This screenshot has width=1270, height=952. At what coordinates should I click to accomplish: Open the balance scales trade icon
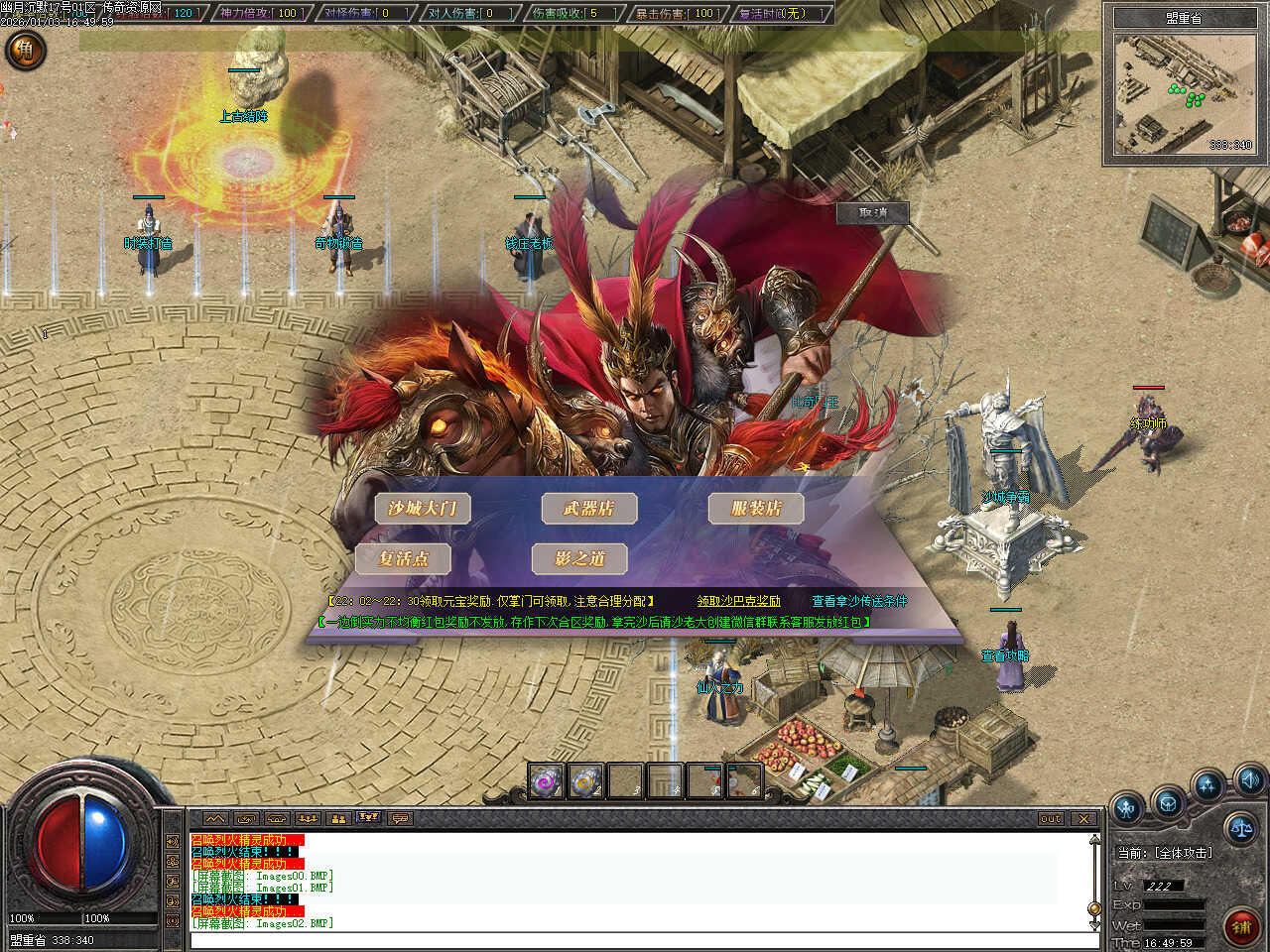(x=1239, y=826)
